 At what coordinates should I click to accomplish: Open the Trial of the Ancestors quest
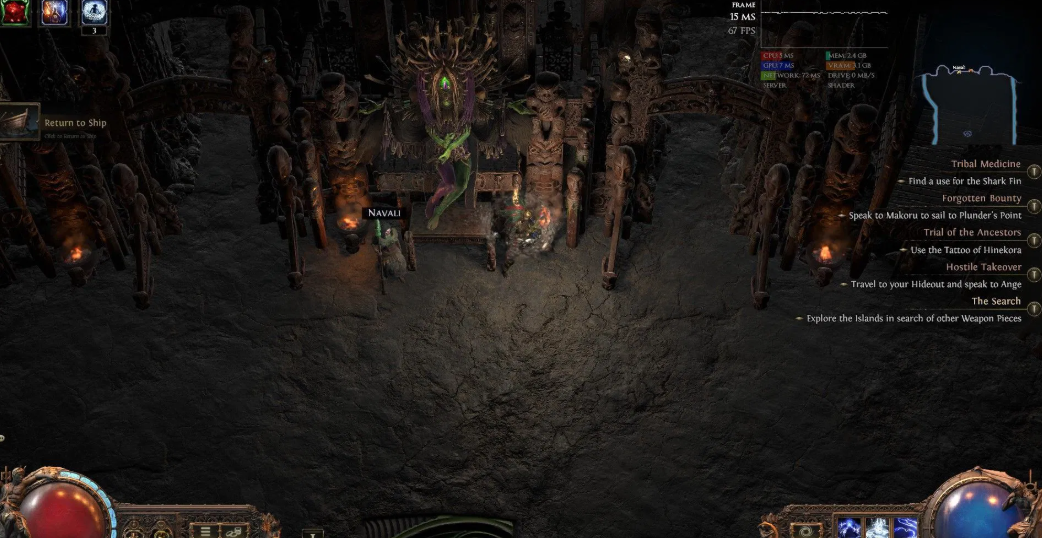pyautogui.click(x=972, y=232)
